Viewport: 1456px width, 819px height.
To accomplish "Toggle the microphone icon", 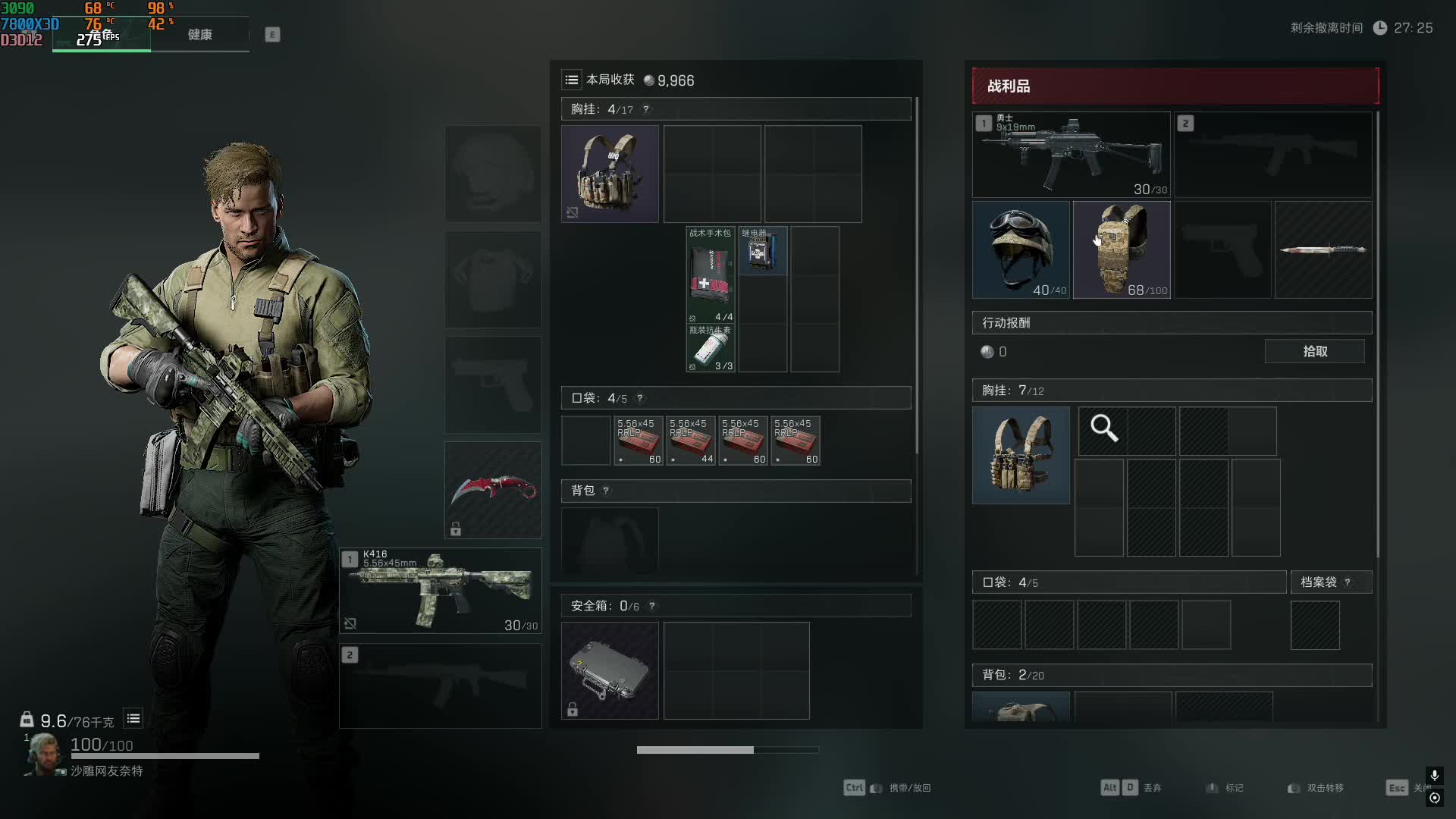I will (x=1434, y=775).
